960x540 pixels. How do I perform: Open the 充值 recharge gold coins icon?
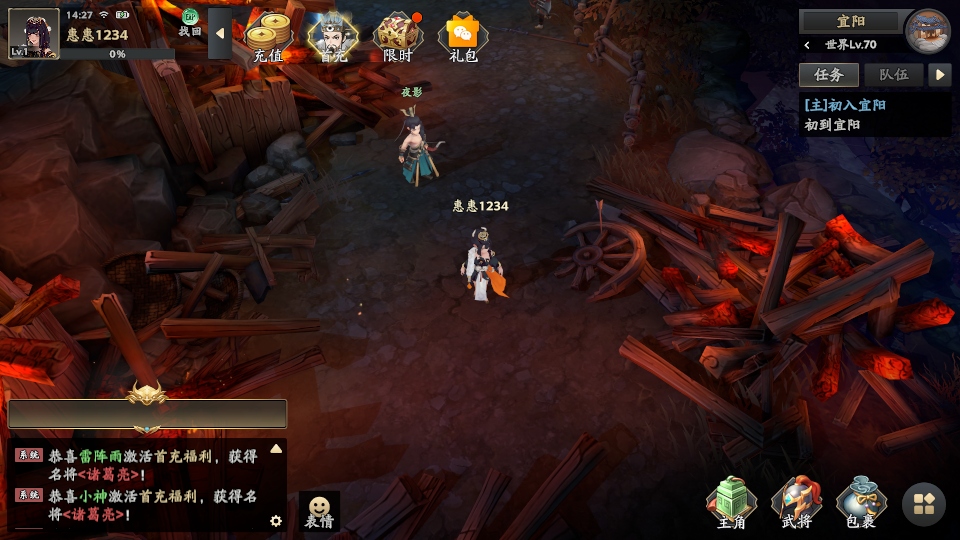pos(268,37)
